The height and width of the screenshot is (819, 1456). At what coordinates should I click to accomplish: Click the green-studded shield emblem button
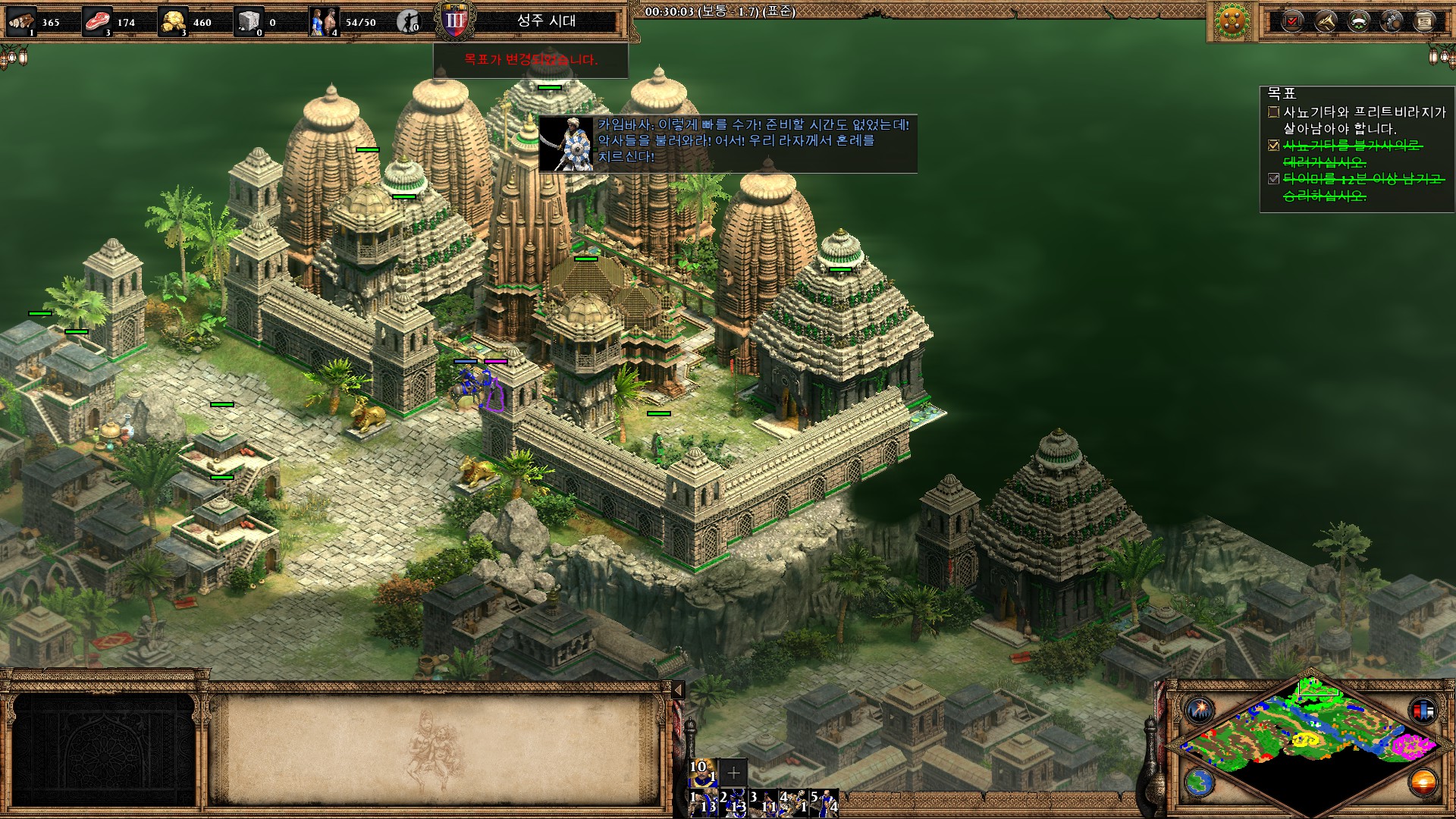pyautogui.click(x=1232, y=21)
